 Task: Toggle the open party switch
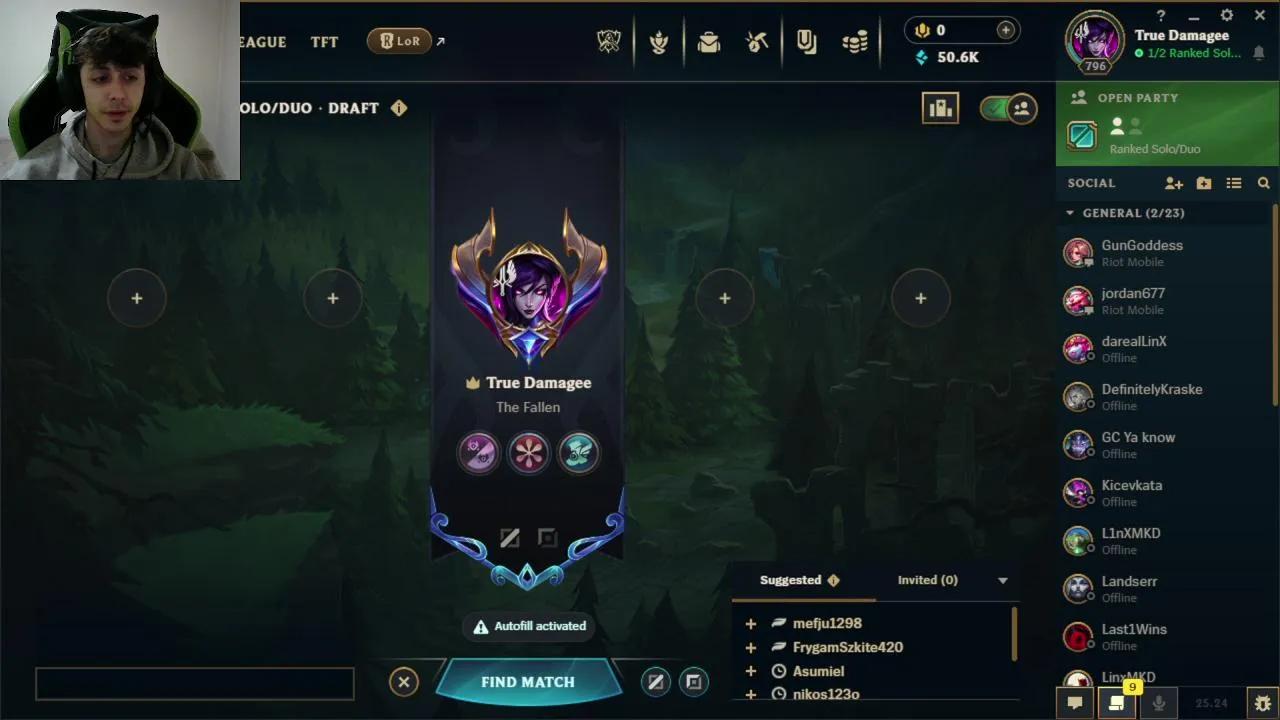click(1010, 108)
